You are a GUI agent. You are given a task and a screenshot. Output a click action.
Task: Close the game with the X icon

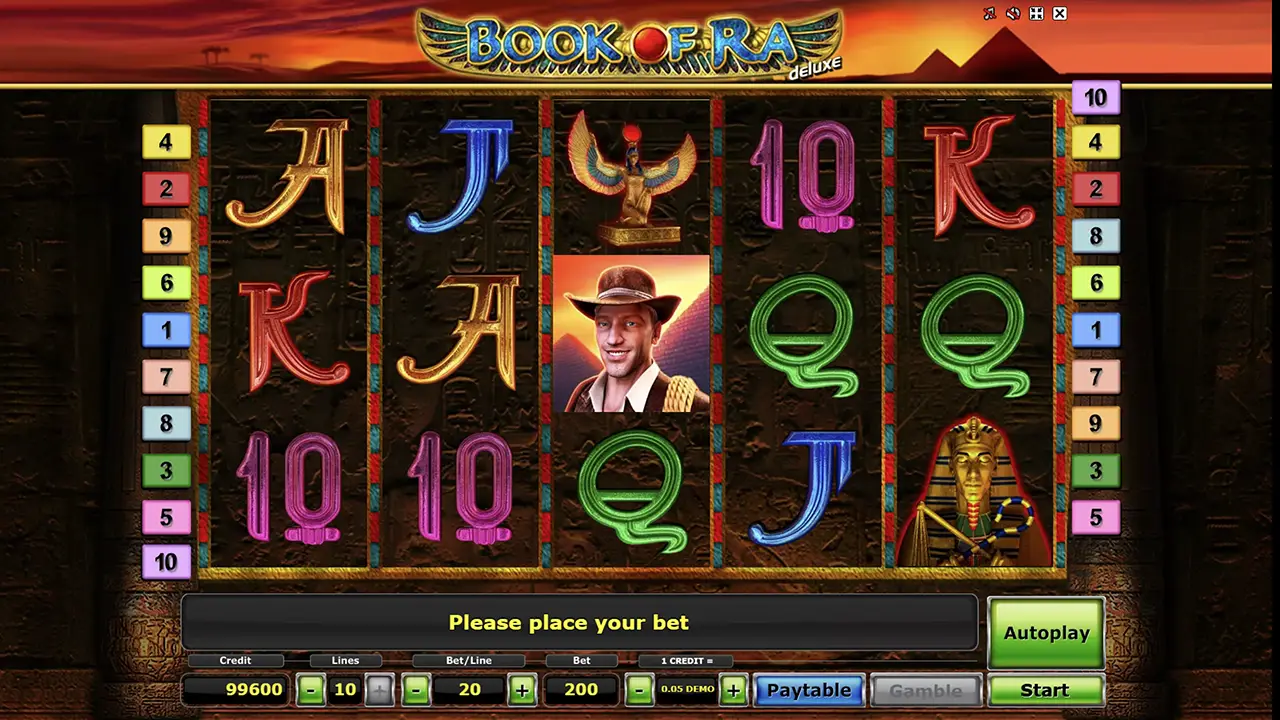click(1060, 14)
